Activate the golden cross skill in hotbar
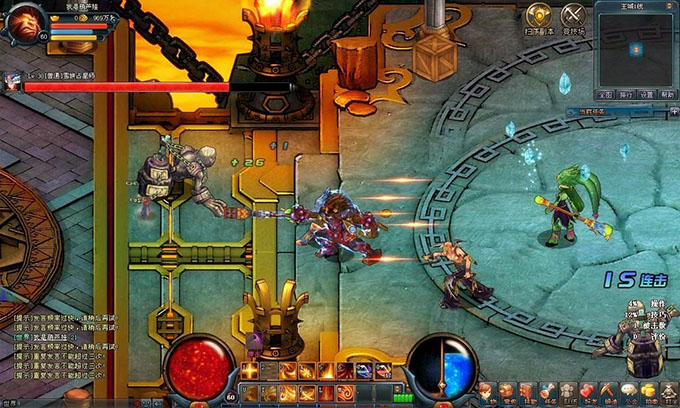 [249, 371]
